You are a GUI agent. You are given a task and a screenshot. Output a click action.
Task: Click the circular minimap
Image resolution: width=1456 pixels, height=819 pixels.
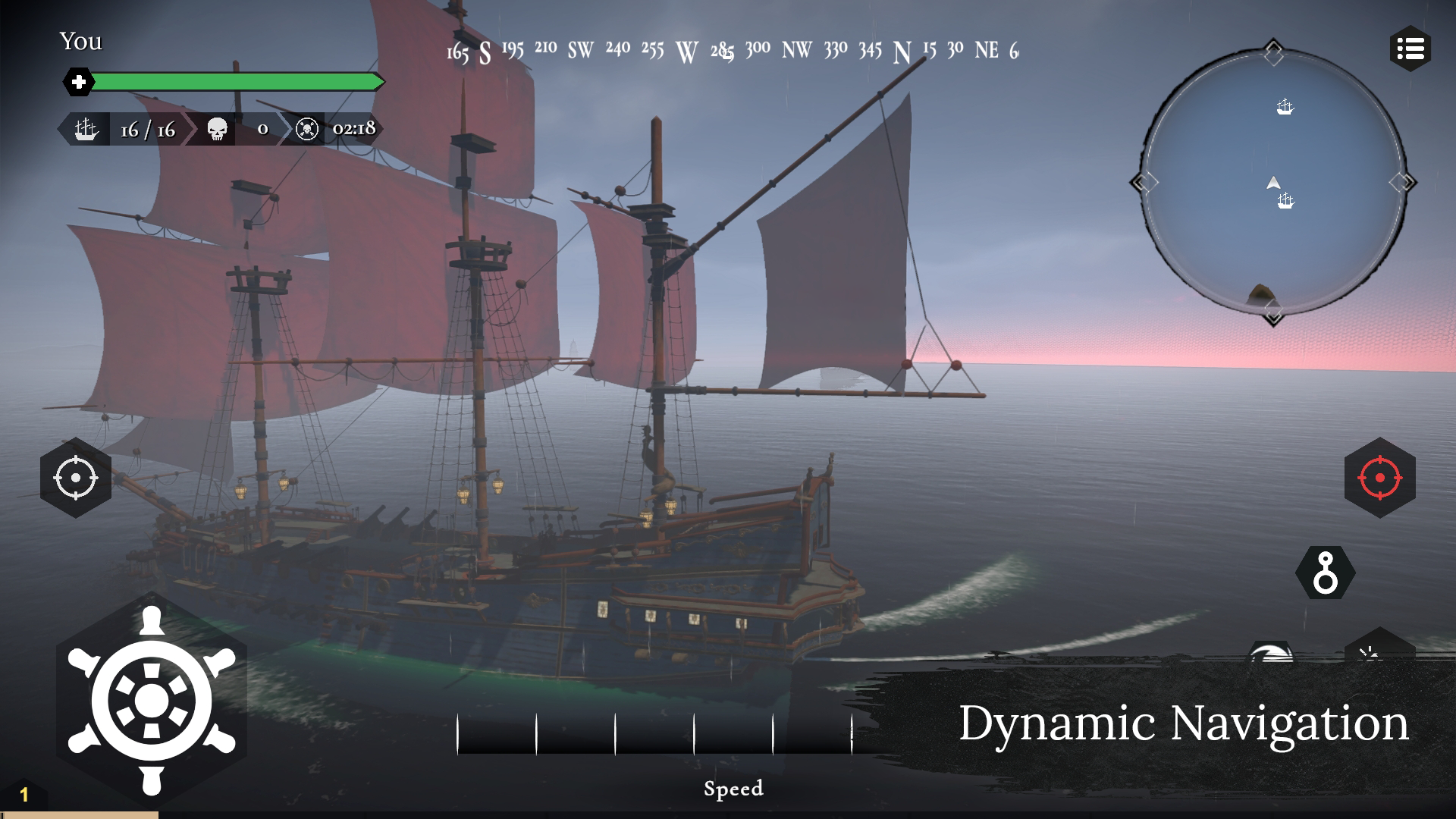tap(1273, 183)
